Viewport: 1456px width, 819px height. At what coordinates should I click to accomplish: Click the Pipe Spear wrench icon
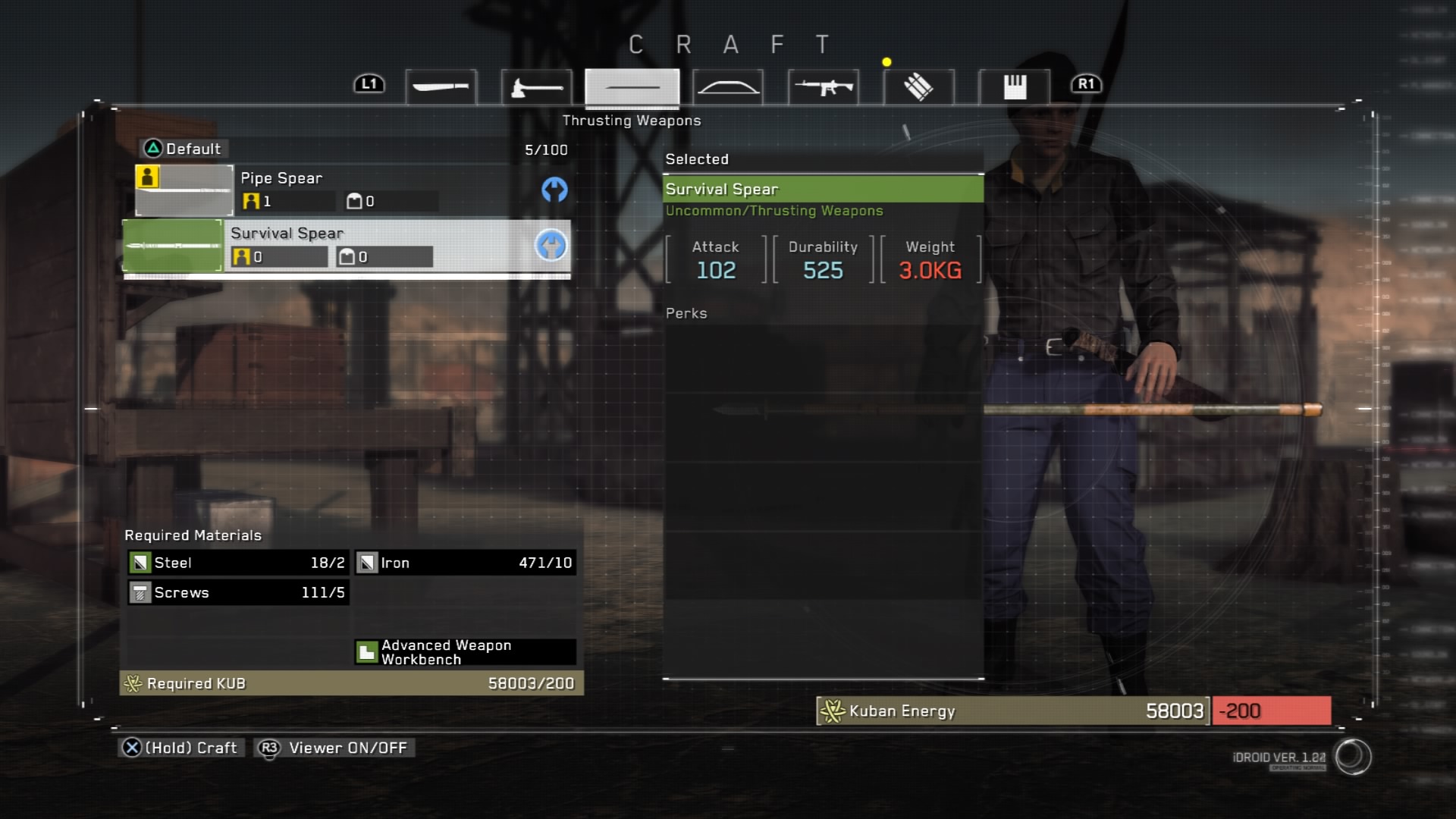554,190
